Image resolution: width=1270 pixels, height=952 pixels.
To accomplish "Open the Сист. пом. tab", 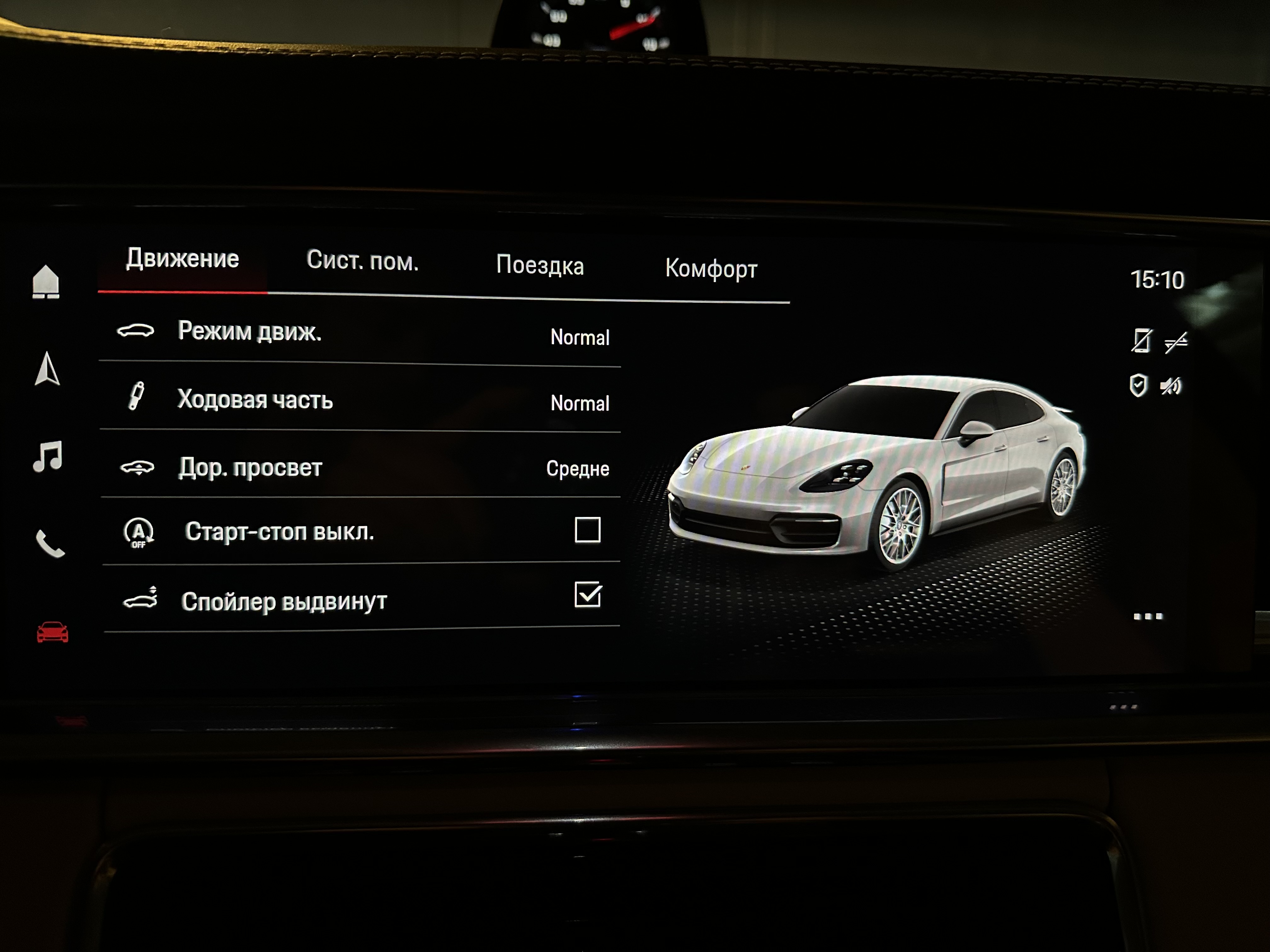I will [362, 261].
